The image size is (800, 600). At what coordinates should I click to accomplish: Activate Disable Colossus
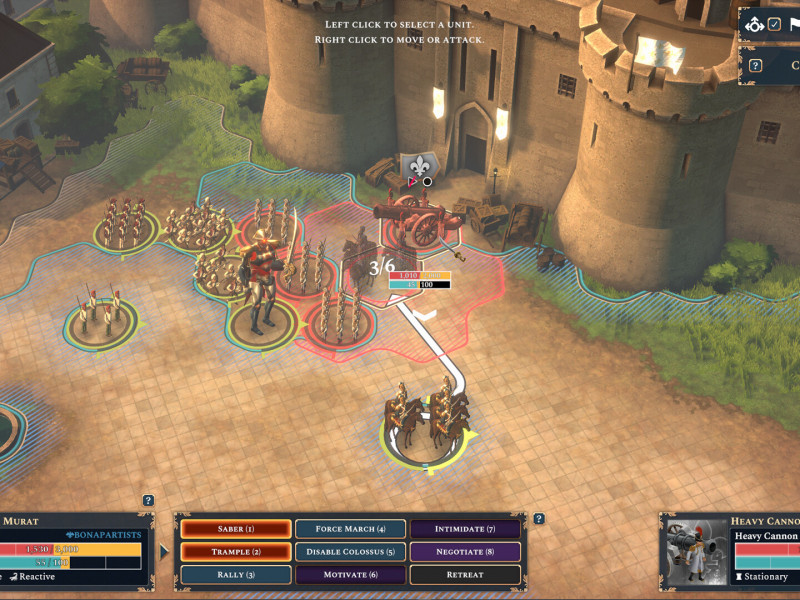[x=350, y=551]
